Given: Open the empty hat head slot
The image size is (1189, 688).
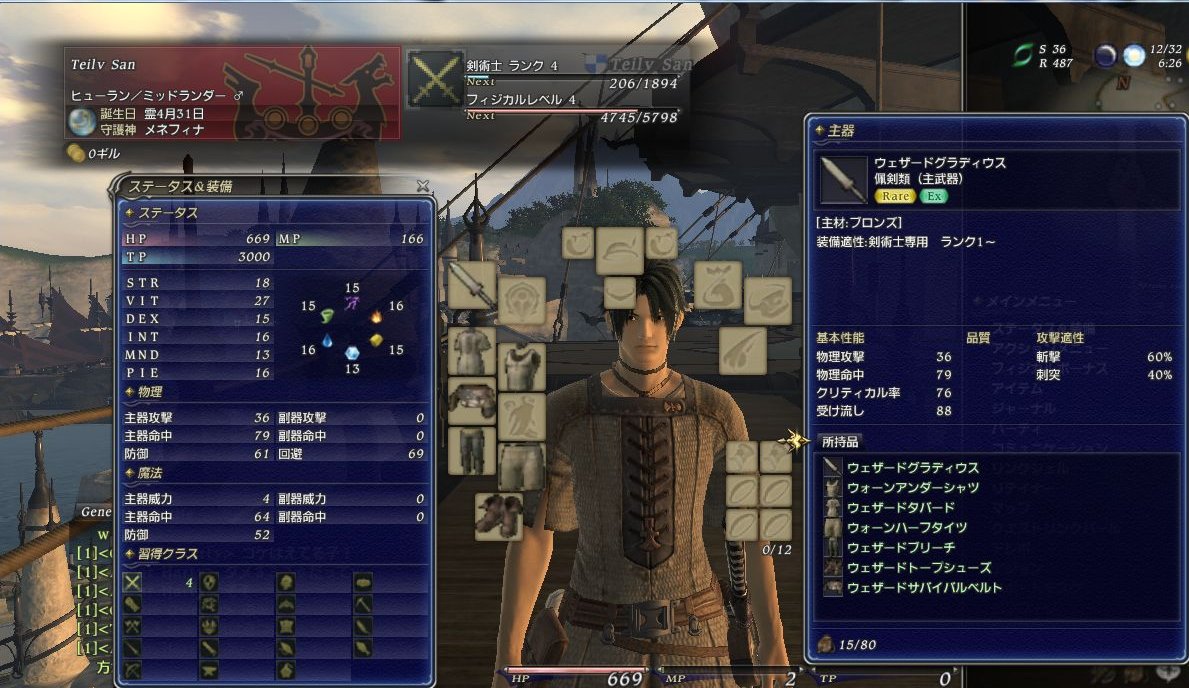Looking at the screenshot, I should pos(620,251).
